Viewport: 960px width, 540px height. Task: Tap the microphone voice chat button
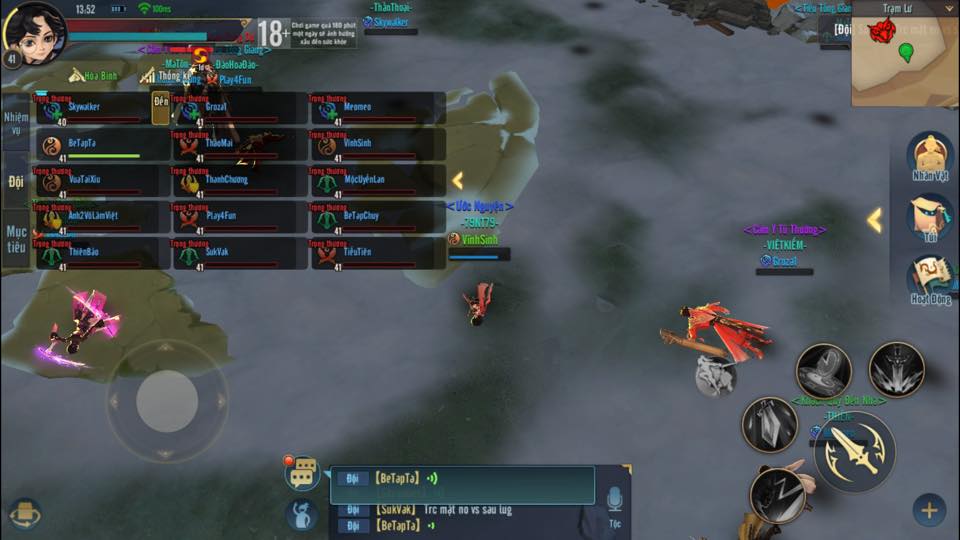614,497
